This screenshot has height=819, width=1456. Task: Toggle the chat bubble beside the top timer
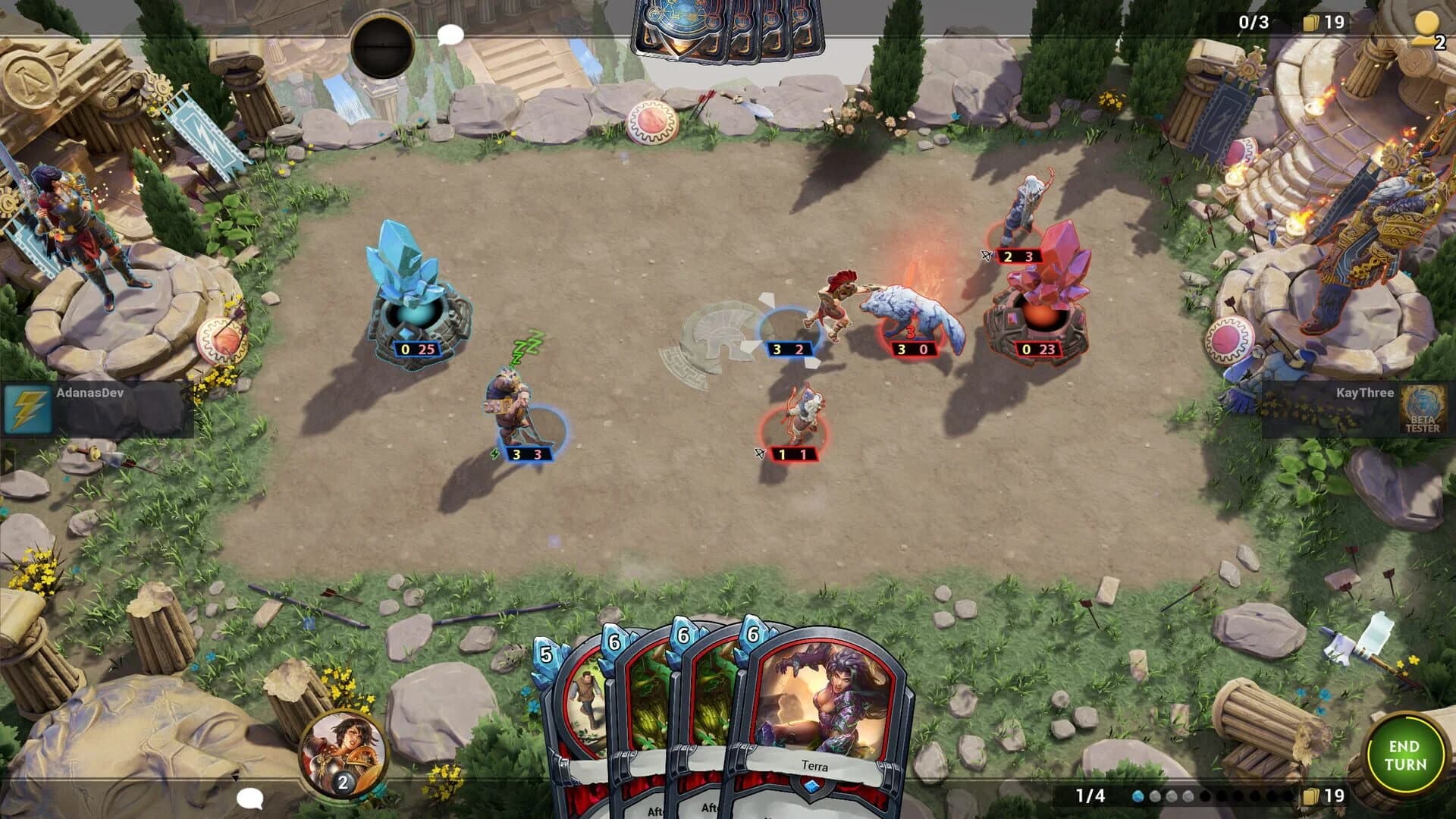[x=450, y=33]
